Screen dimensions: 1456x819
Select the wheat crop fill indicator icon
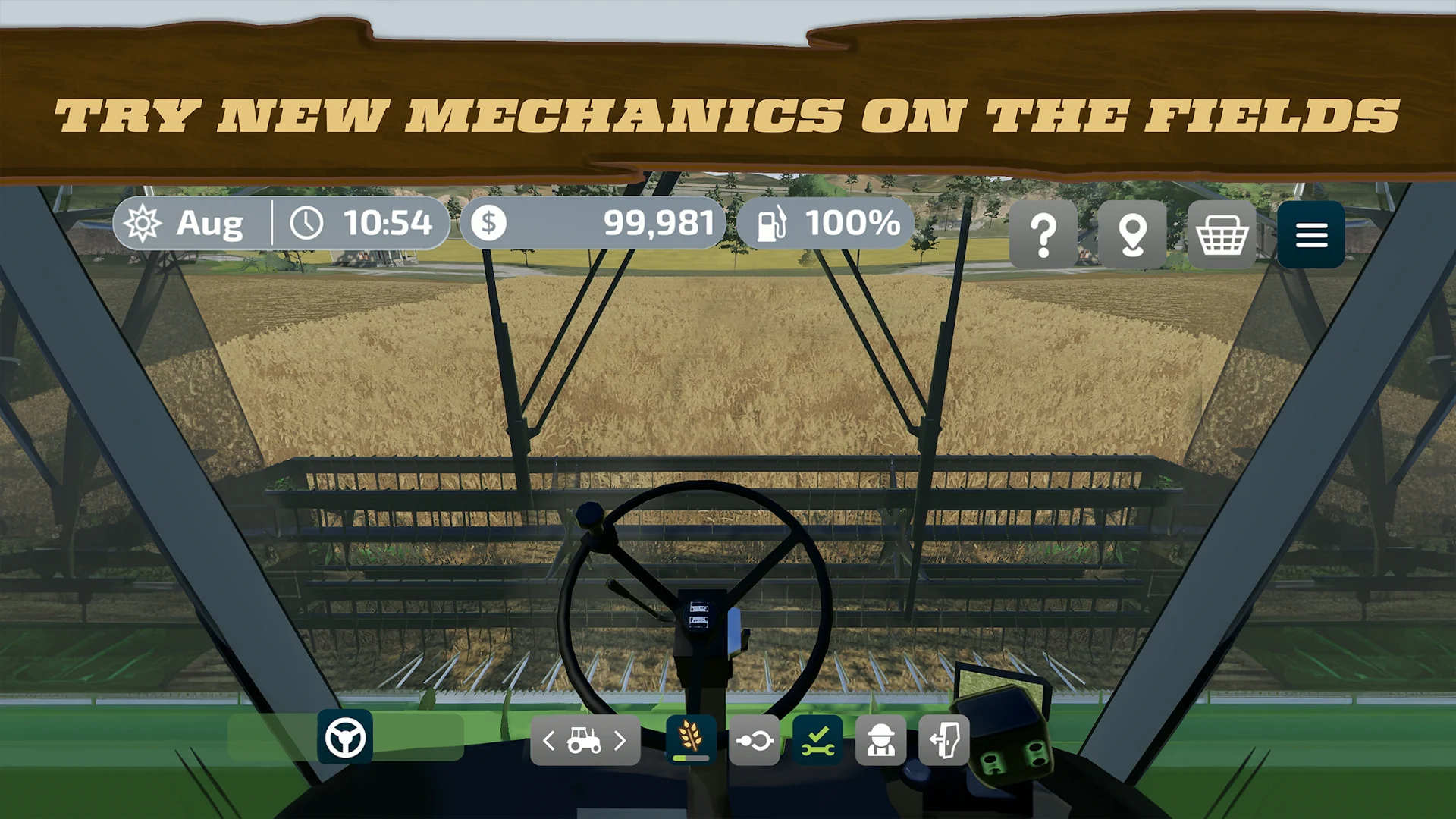[x=689, y=741]
